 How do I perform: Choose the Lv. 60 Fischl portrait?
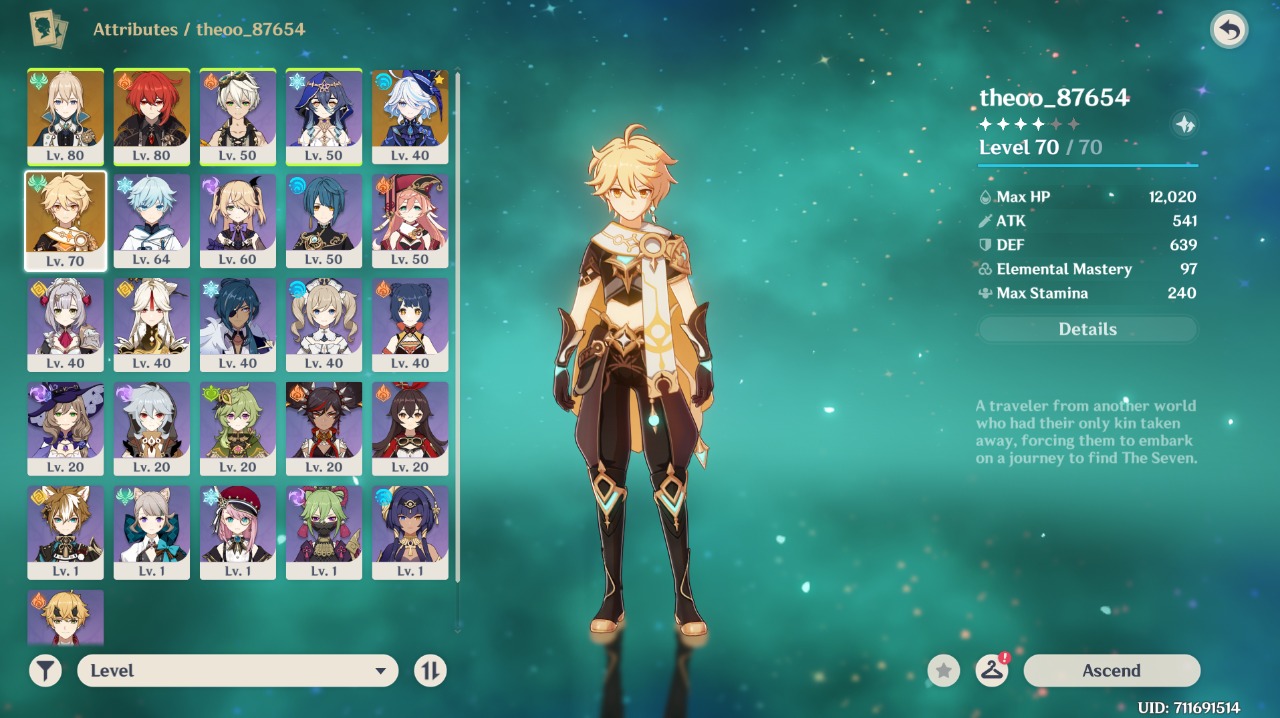pos(238,219)
